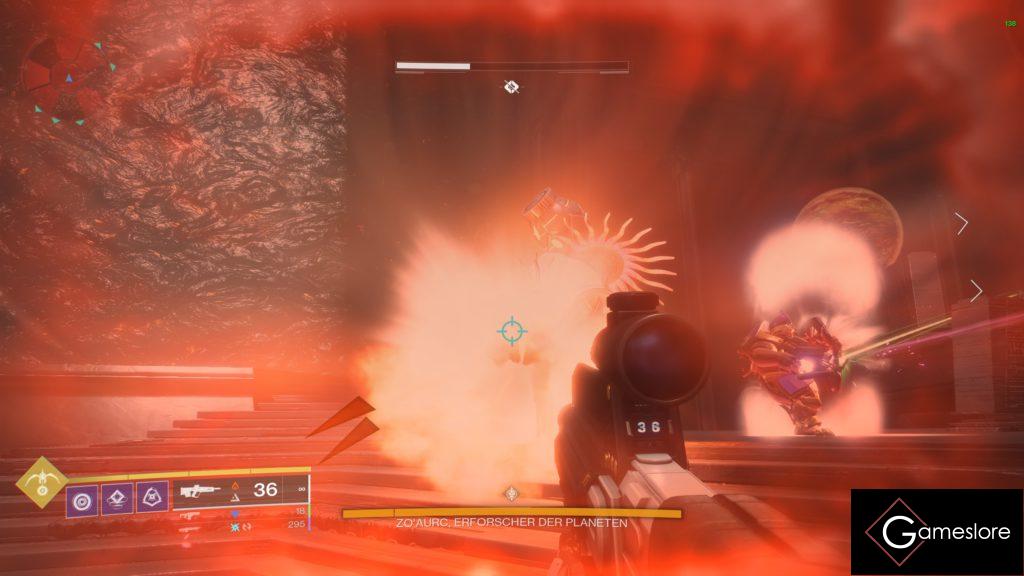Trigger the hooded class ability icon
The width and height of the screenshot is (1024, 576).
151,495
